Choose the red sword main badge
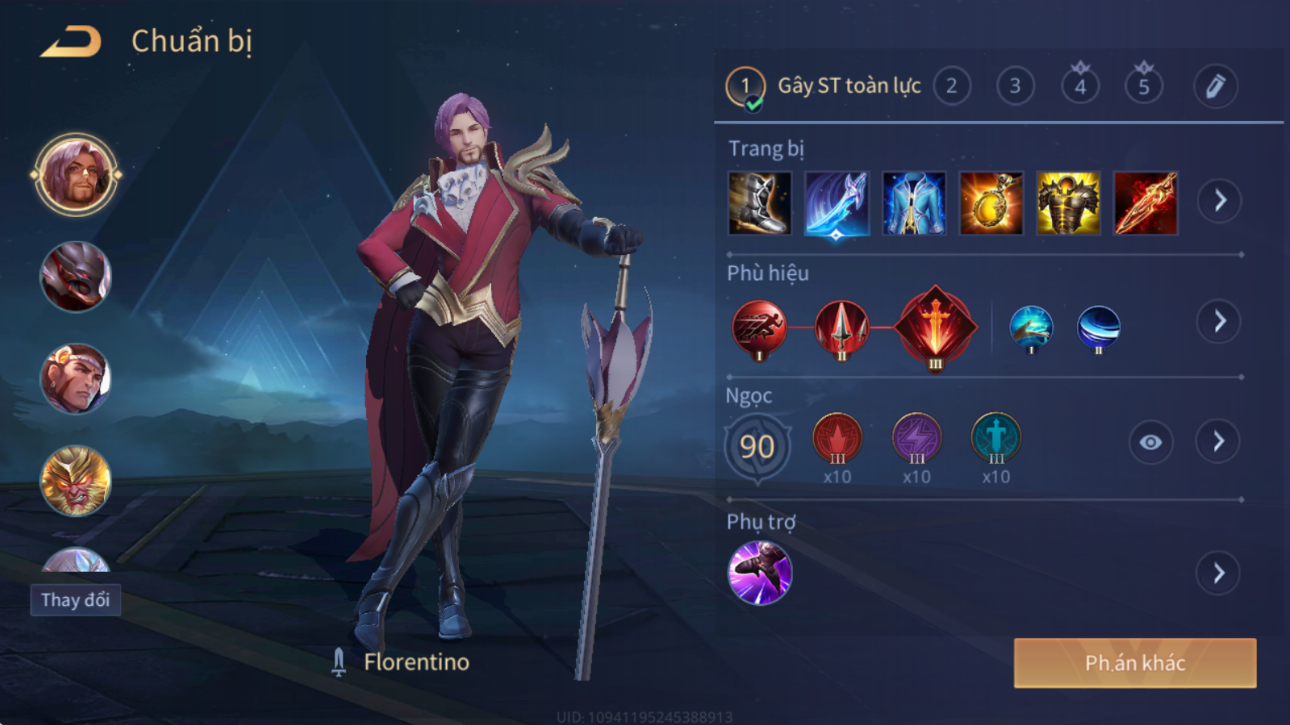 (934, 327)
